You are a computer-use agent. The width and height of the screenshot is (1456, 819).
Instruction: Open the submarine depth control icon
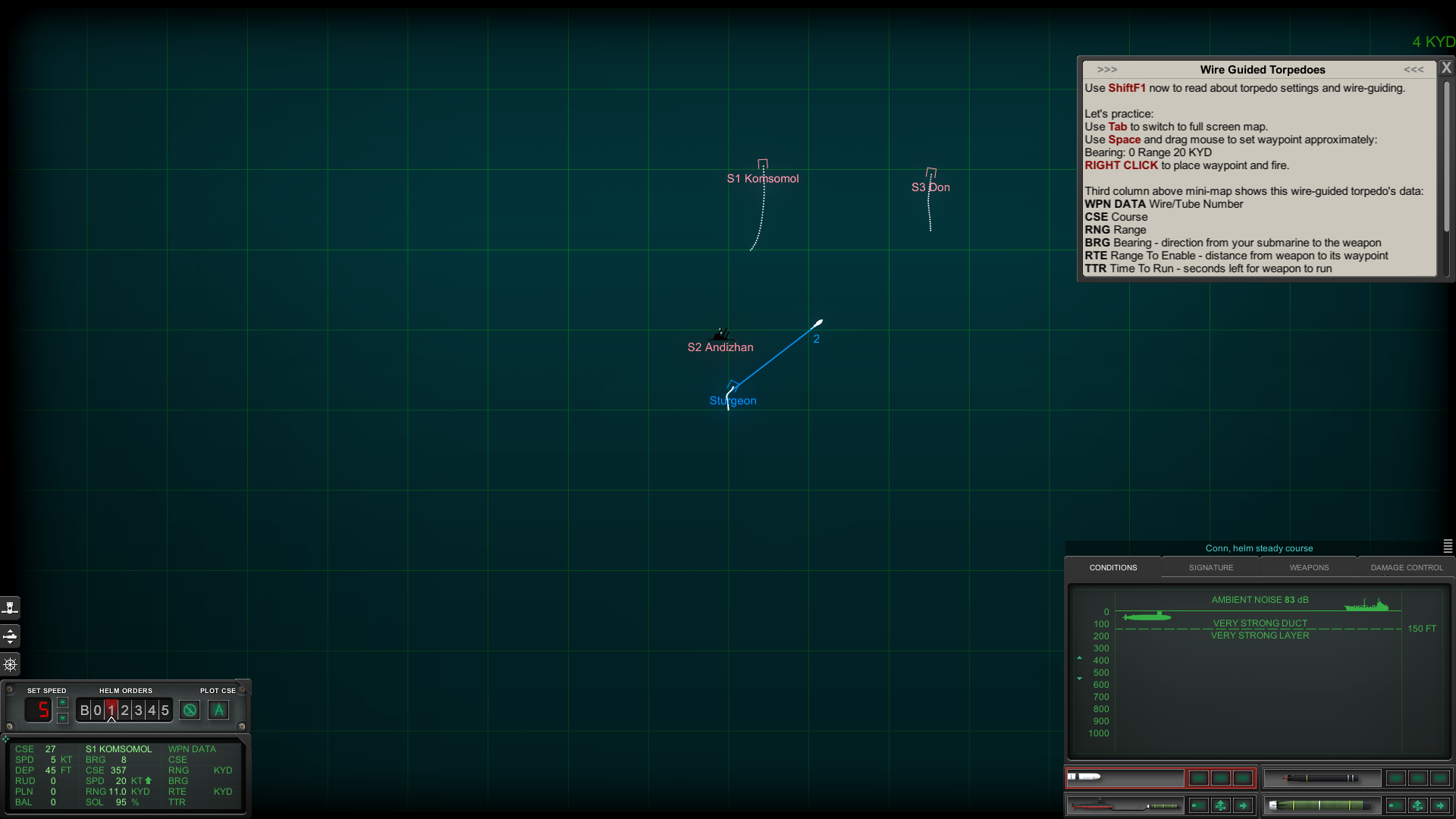(11, 636)
